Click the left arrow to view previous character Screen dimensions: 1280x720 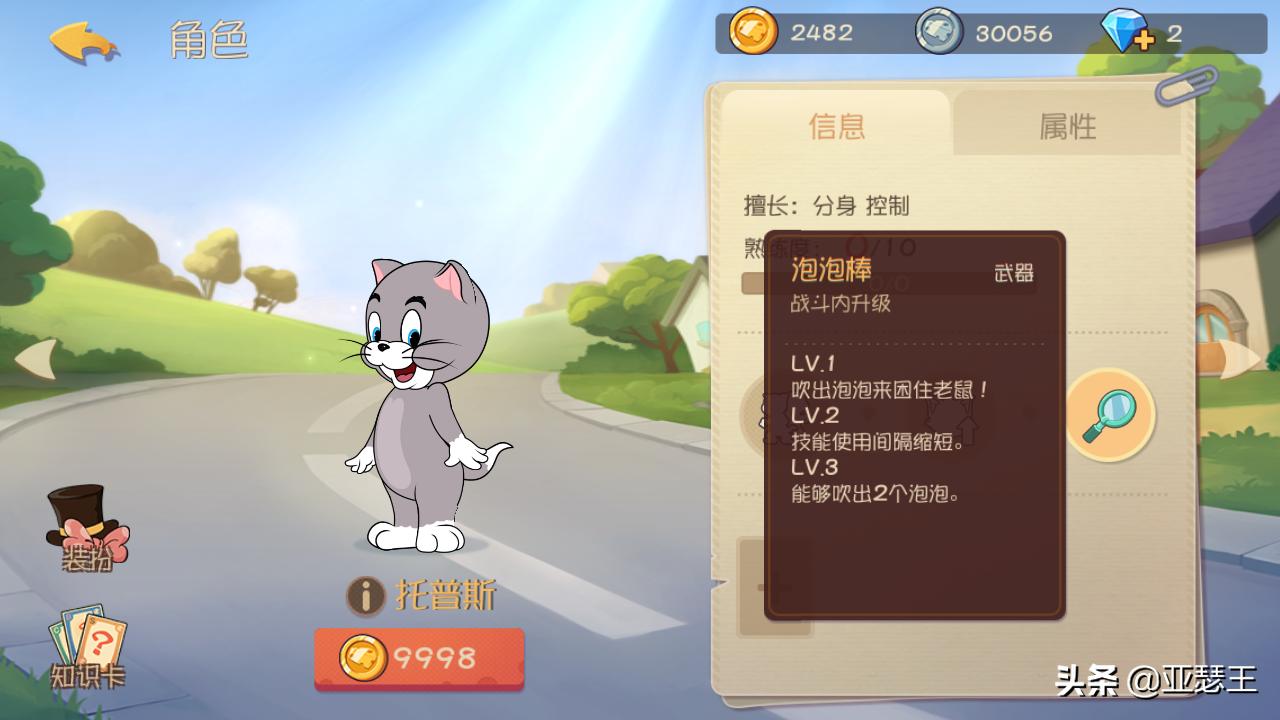coord(38,360)
